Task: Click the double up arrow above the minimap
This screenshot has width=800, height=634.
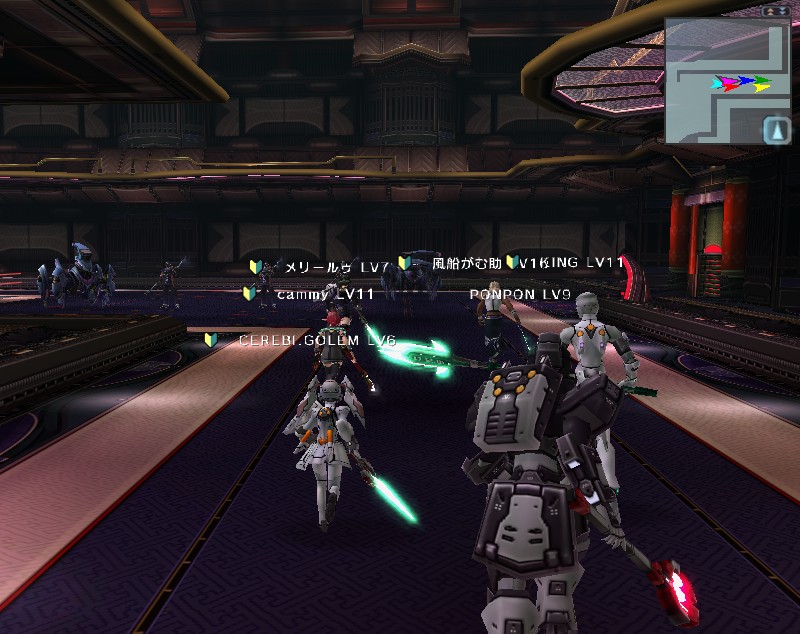Action: [770, 10]
